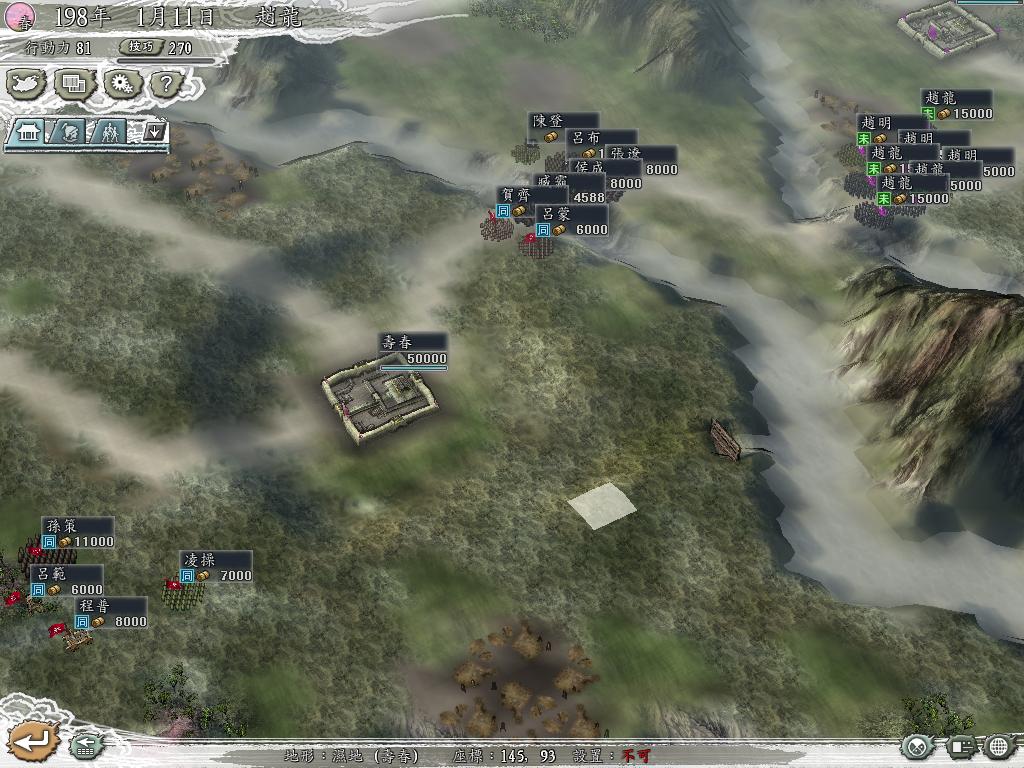1024x768 pixels.
Task: Toggle the panel layout display button
Action: point(960,746)
